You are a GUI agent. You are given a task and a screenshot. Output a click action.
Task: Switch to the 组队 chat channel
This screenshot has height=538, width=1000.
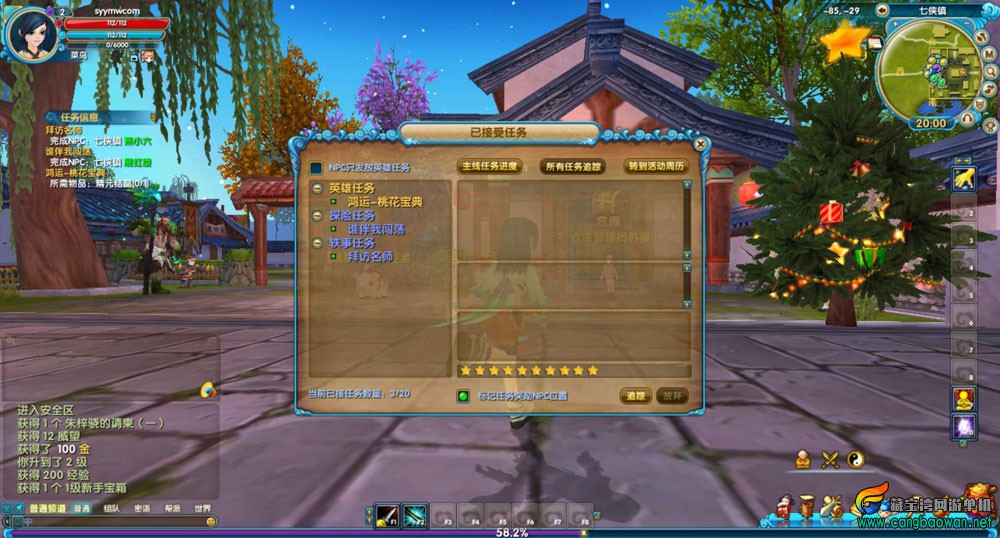[x=112, y=508]
